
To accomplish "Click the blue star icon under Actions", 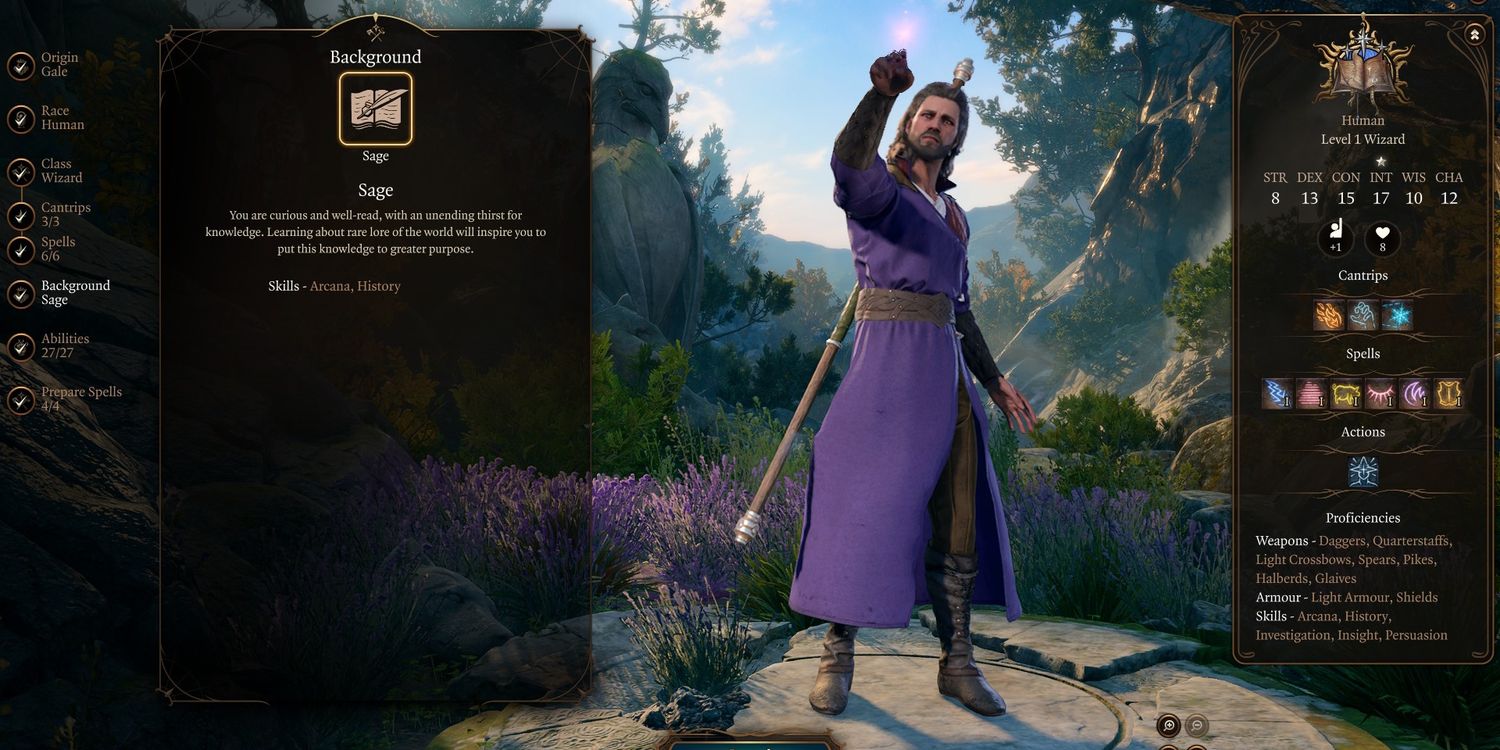I will (x=1363, y=471).
